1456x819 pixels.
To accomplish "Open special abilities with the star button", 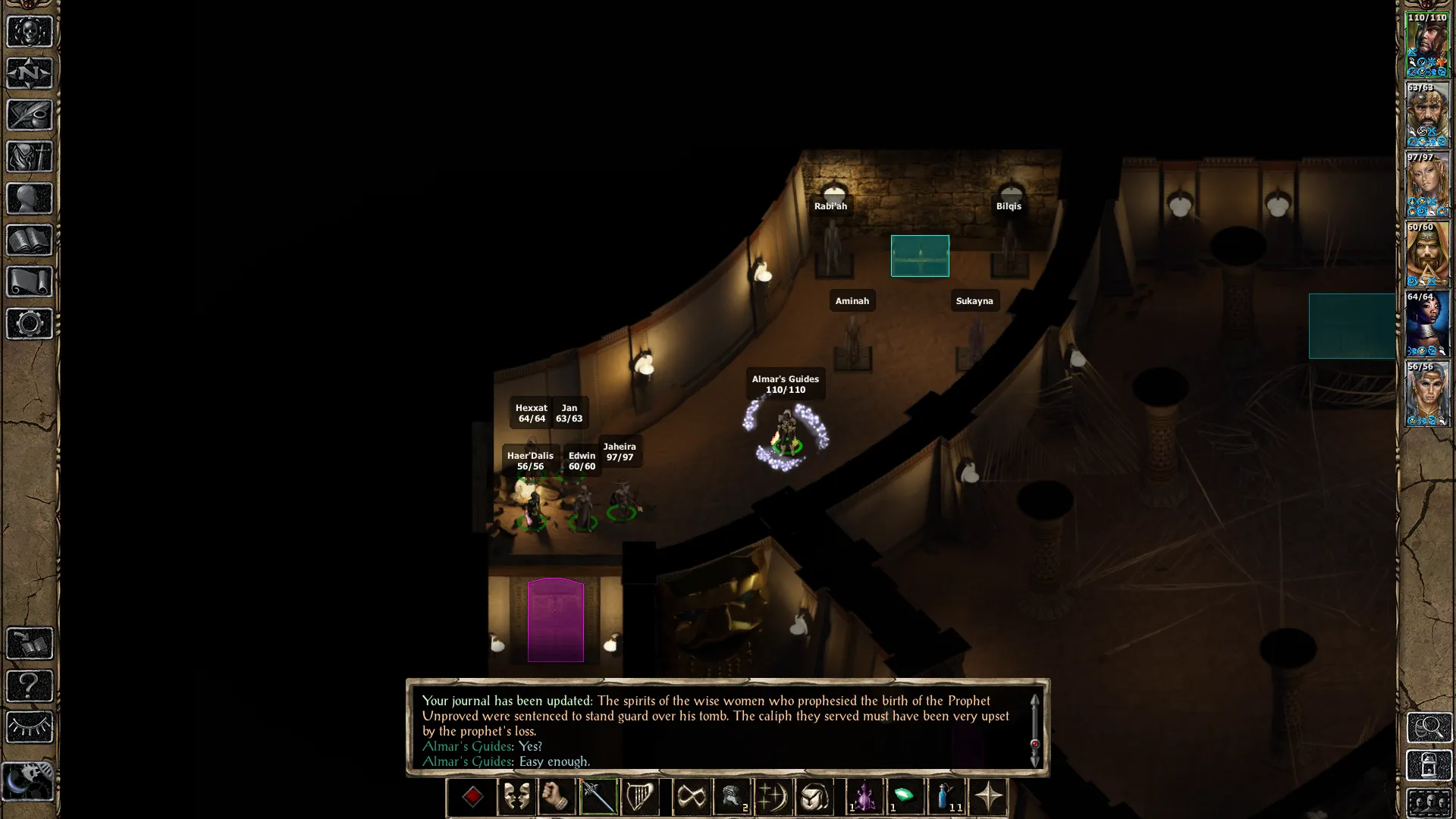I will click(x=988, y=797).
